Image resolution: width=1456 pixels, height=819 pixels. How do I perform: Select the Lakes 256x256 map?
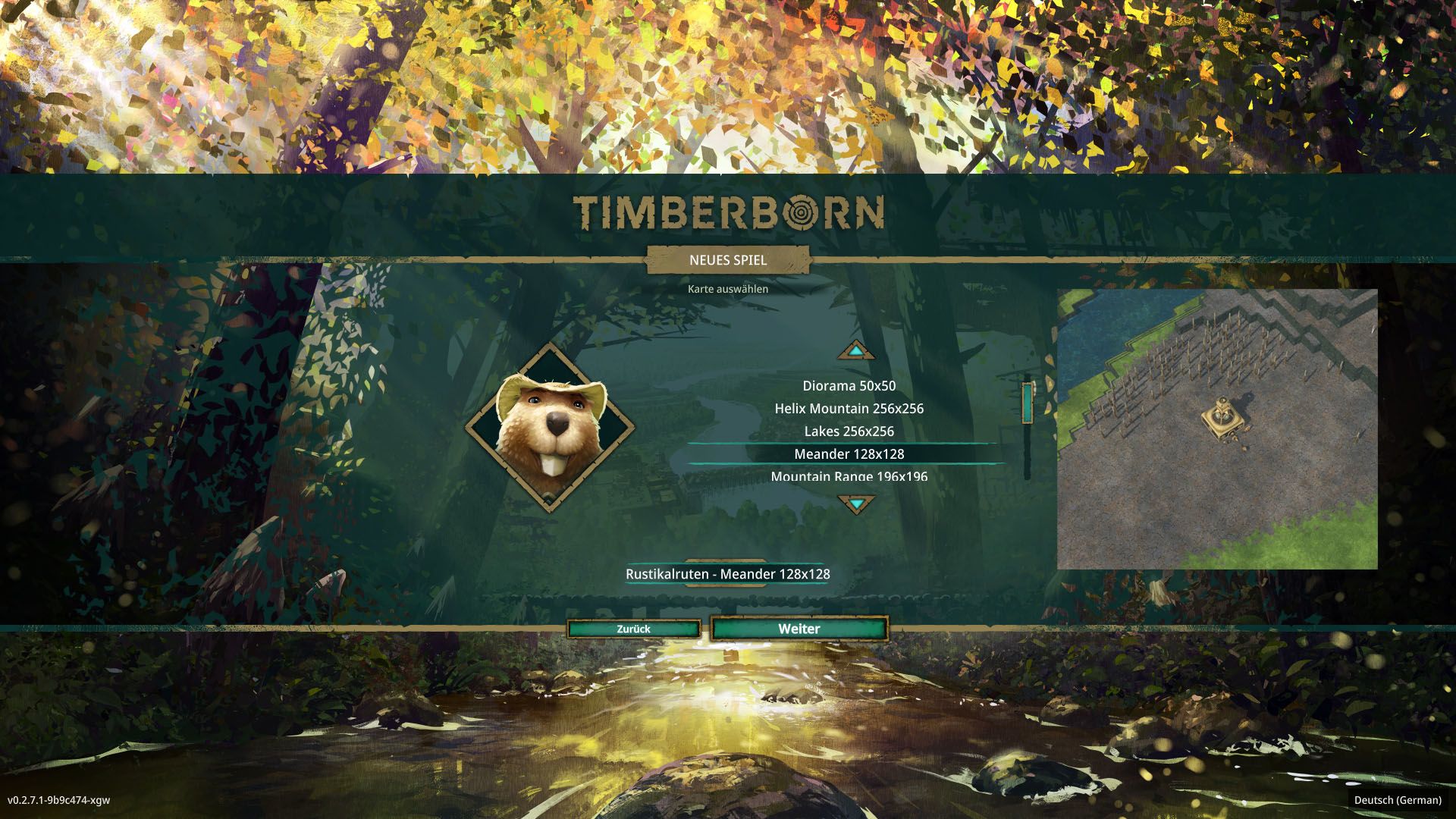coord(849,431)
